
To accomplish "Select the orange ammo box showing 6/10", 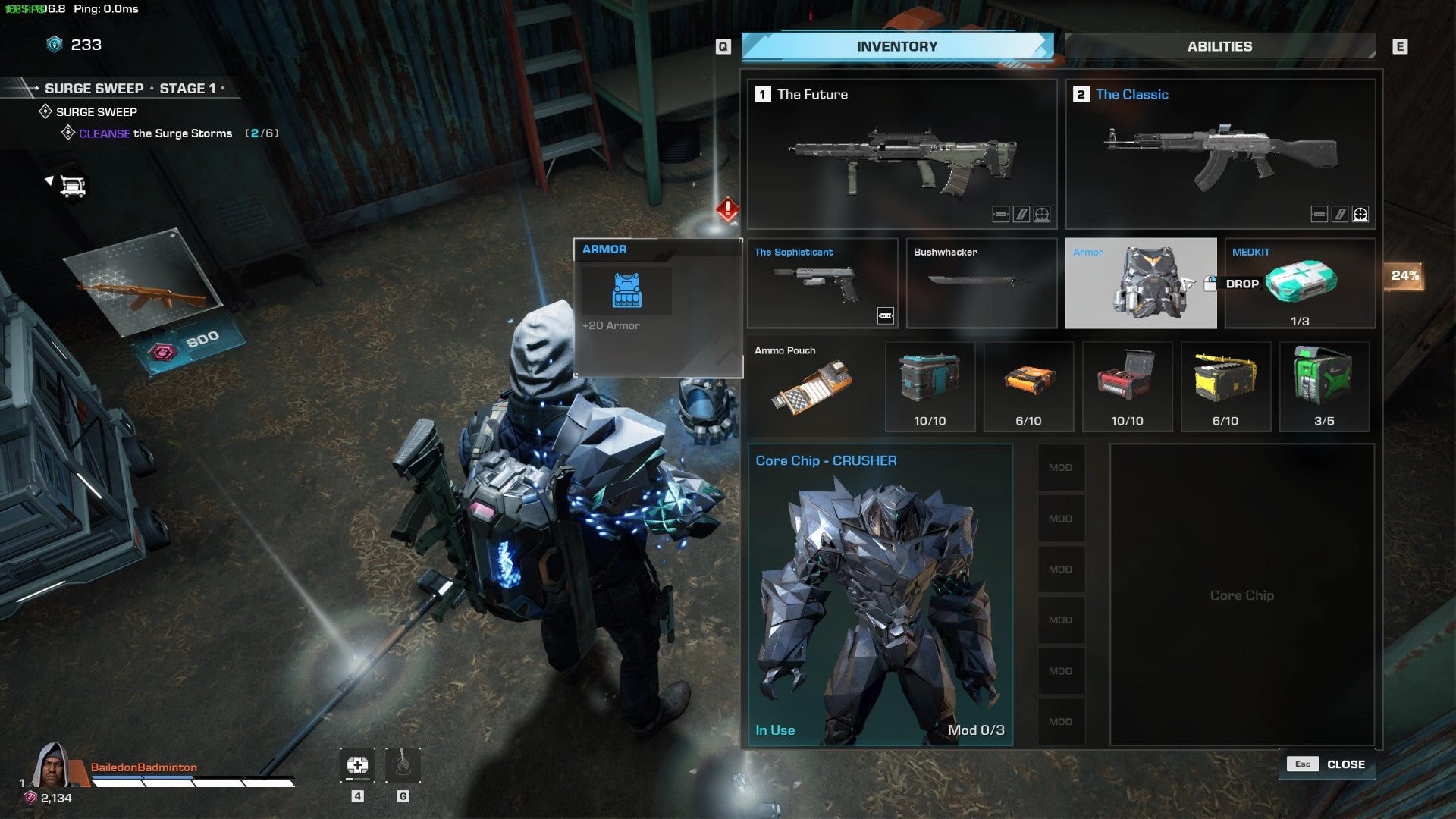I will [x=1028, y=383].
